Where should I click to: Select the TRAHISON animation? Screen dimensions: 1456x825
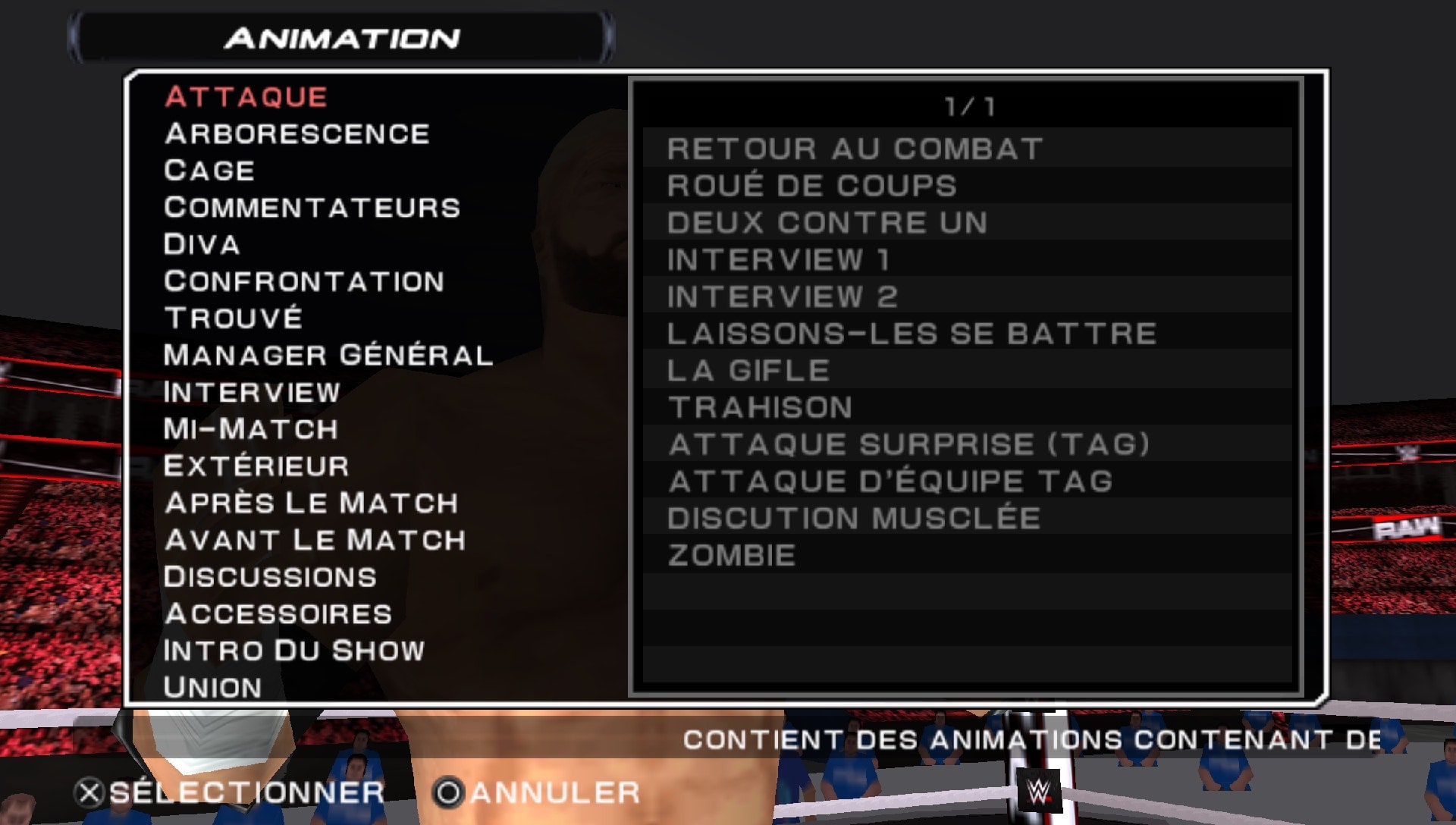point(758,407)
